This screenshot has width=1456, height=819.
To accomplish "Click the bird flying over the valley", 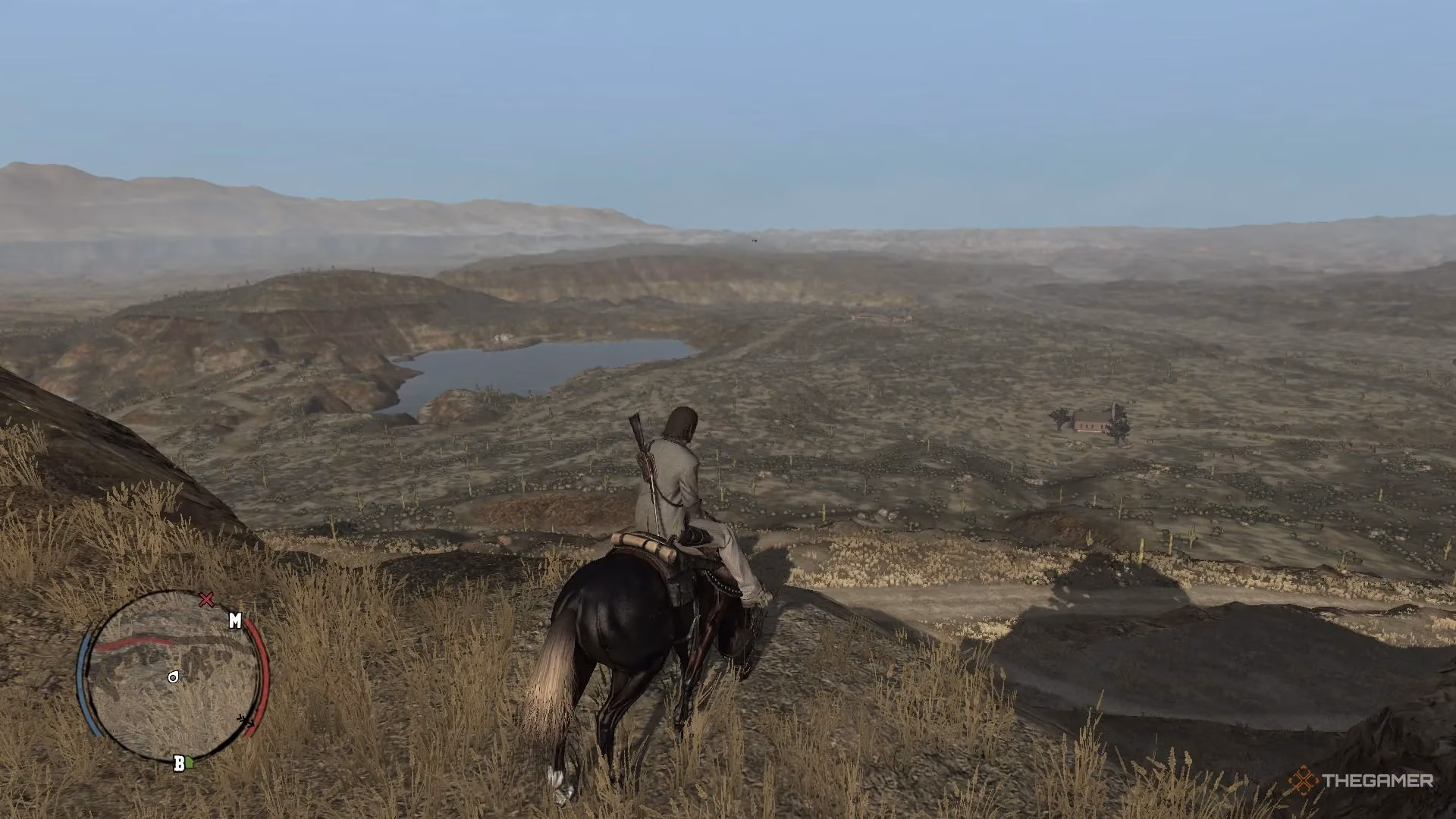I will 755,240.
